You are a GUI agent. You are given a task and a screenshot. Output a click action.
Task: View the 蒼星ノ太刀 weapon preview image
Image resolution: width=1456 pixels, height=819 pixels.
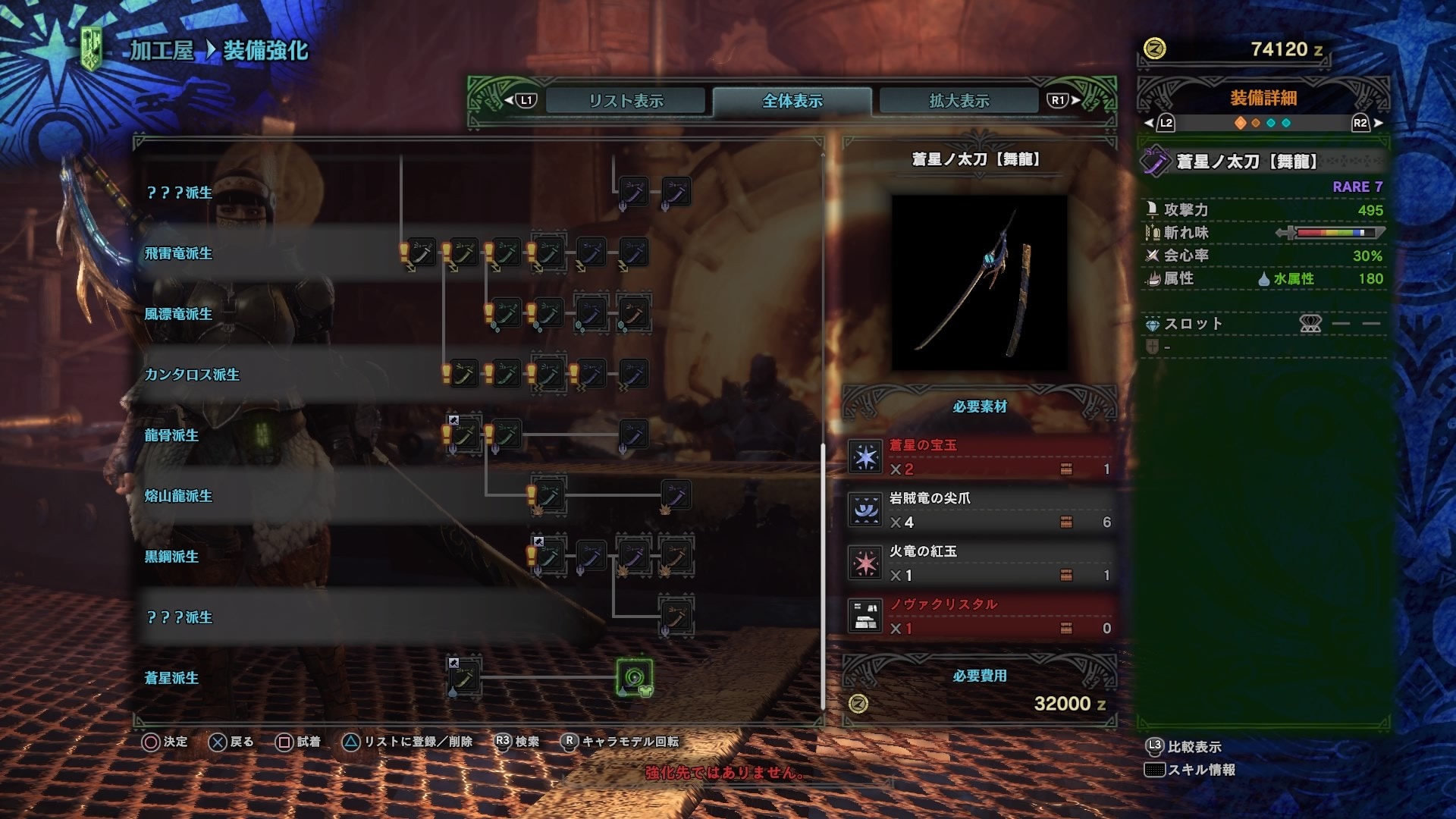pyautogui.click(x=979, y=283)
